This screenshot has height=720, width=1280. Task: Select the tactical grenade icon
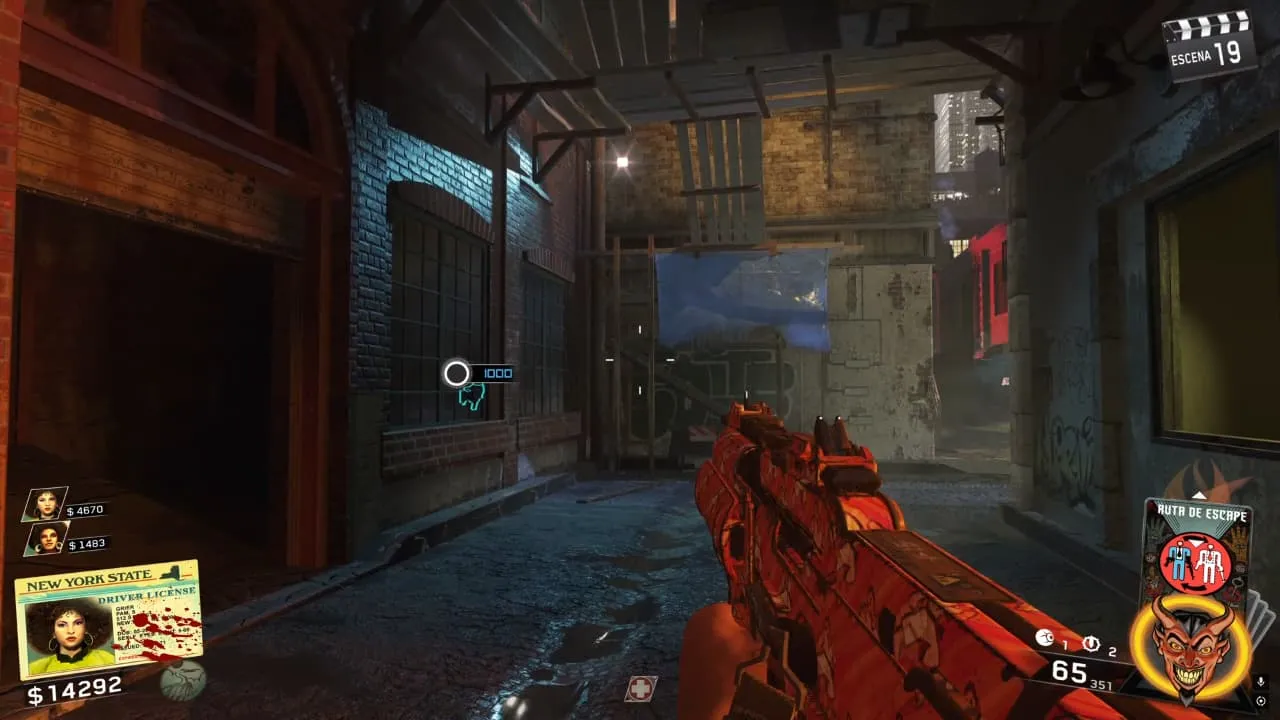(x=1091, y=643)
